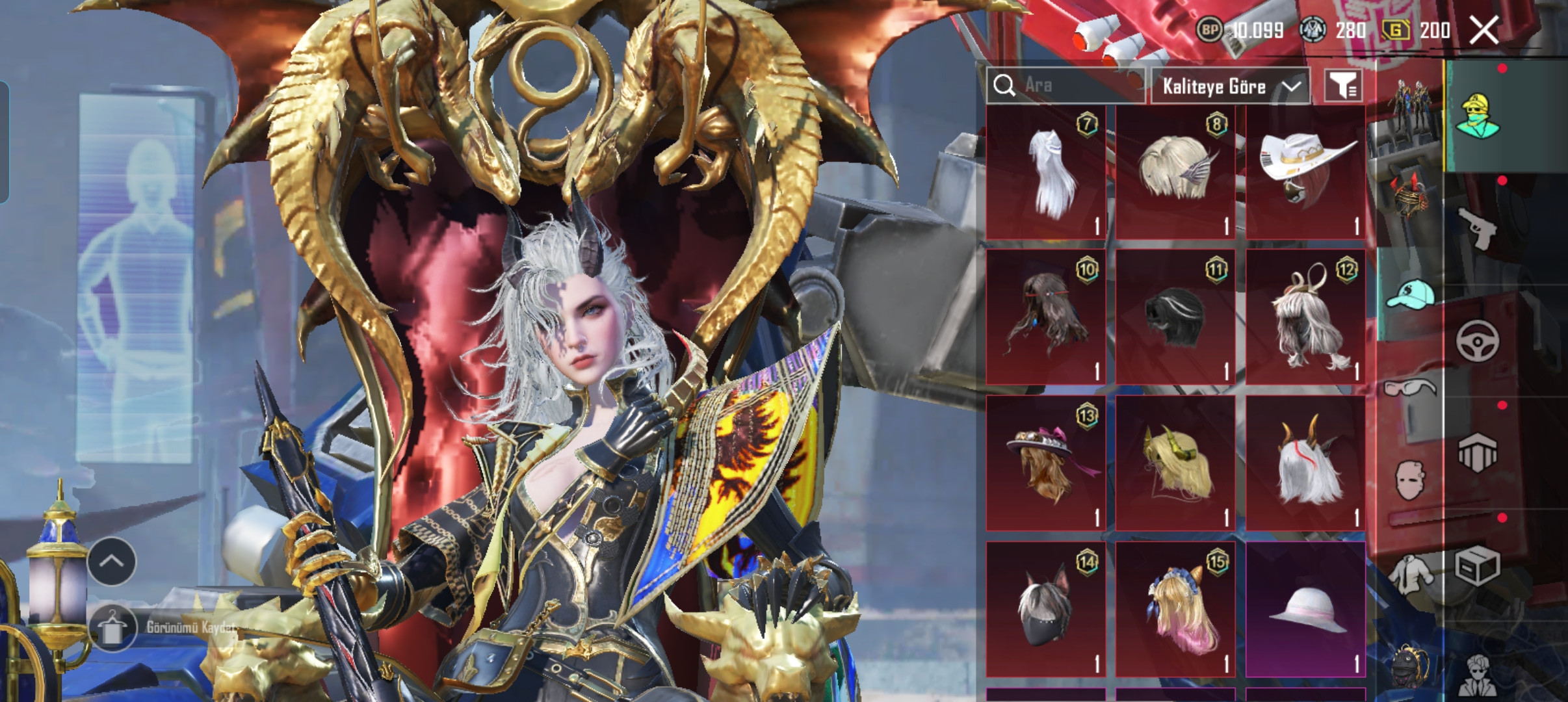Select the white cowboy hat item
Image resolution: width=1568 pixels, height=702 pixels.
(1305, 172)
